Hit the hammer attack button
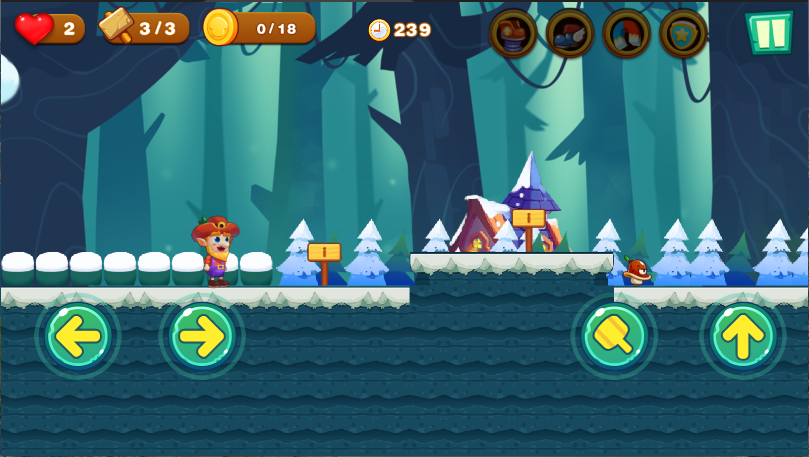The height and width of the screenshot is (457, 809). click(x=614, y=337)
